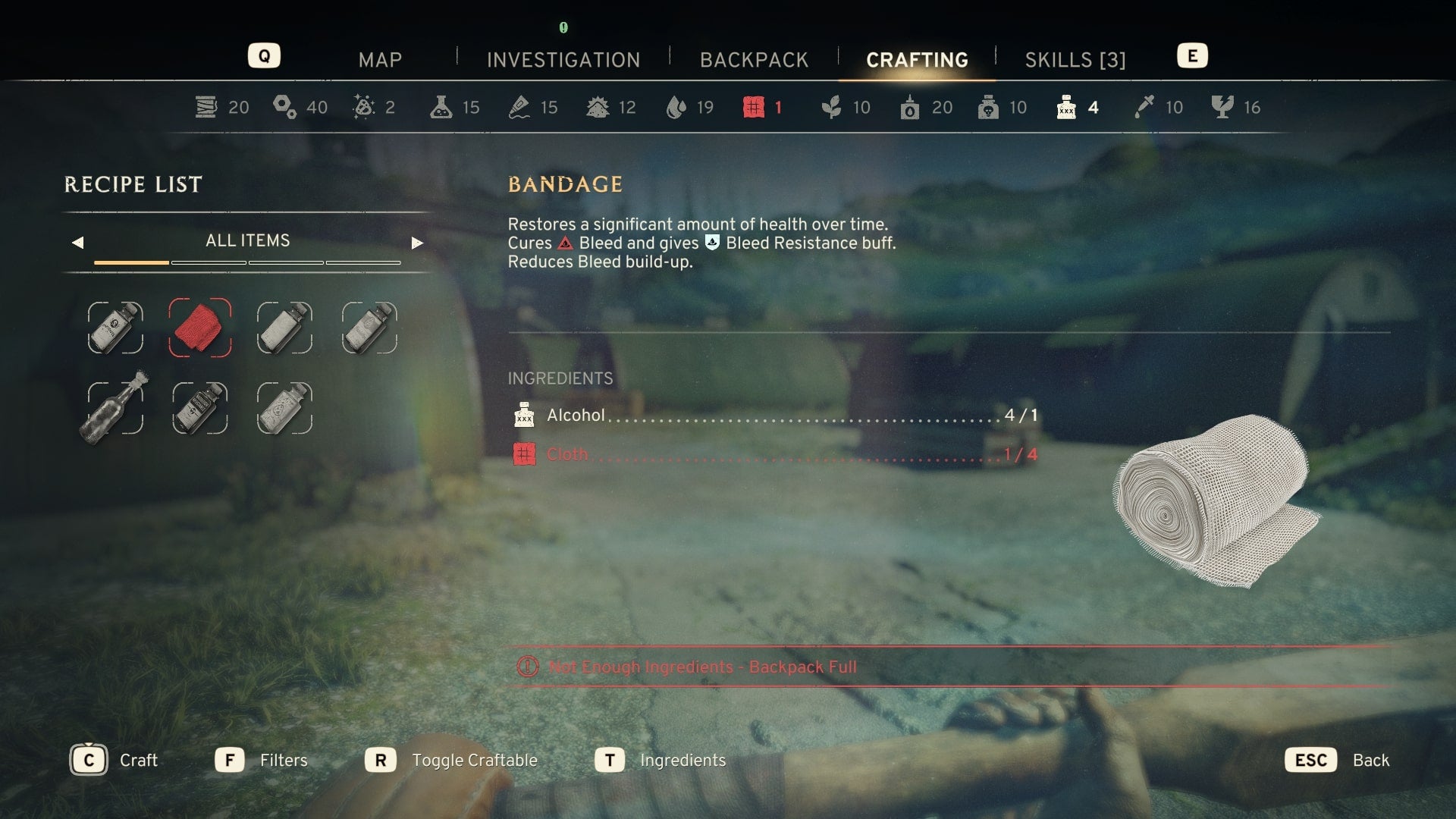Show the next recipe category with right arrow
The height and width of the screenshot is (819, 1456).
416,243
